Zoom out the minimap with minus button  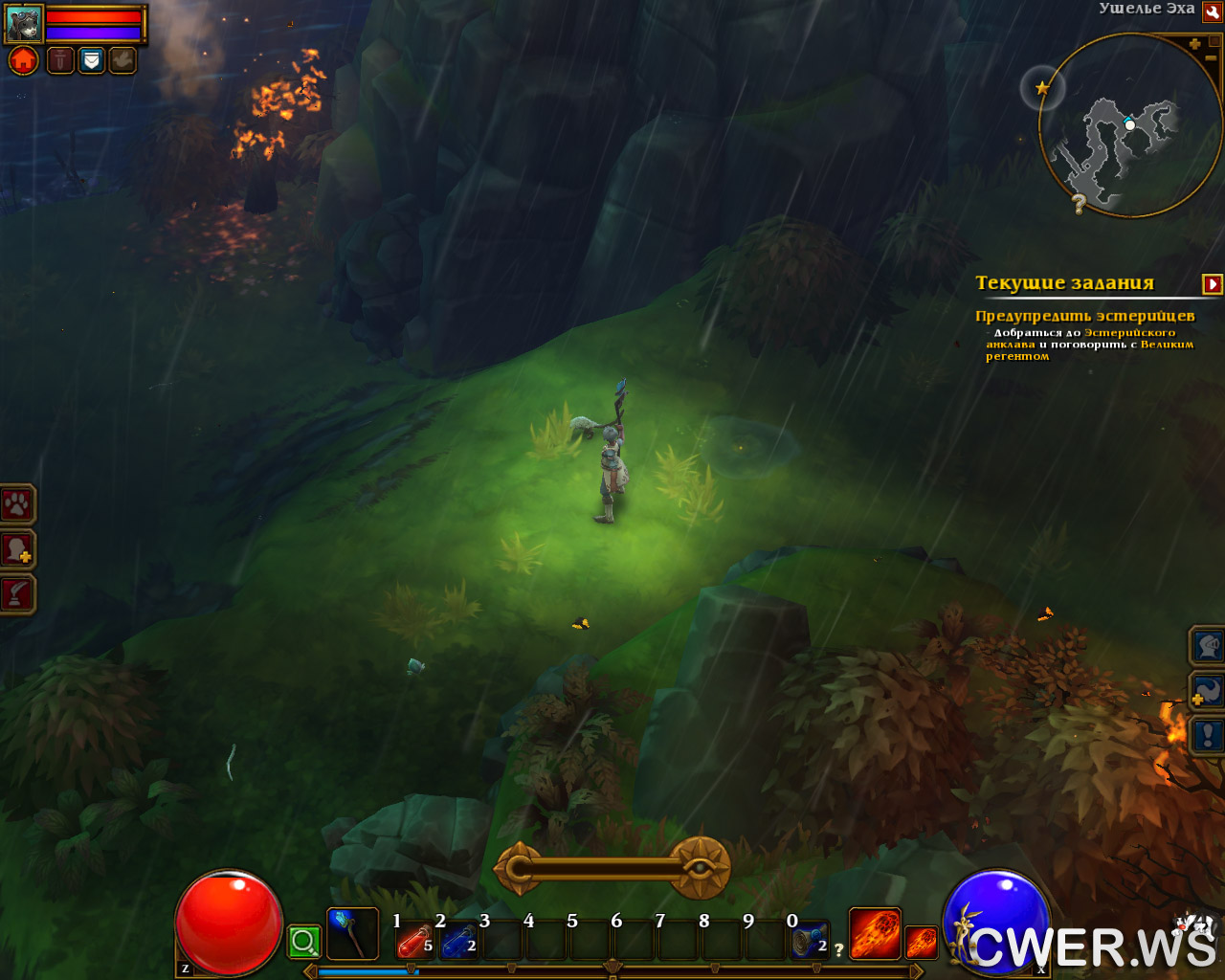(1212, 58)
